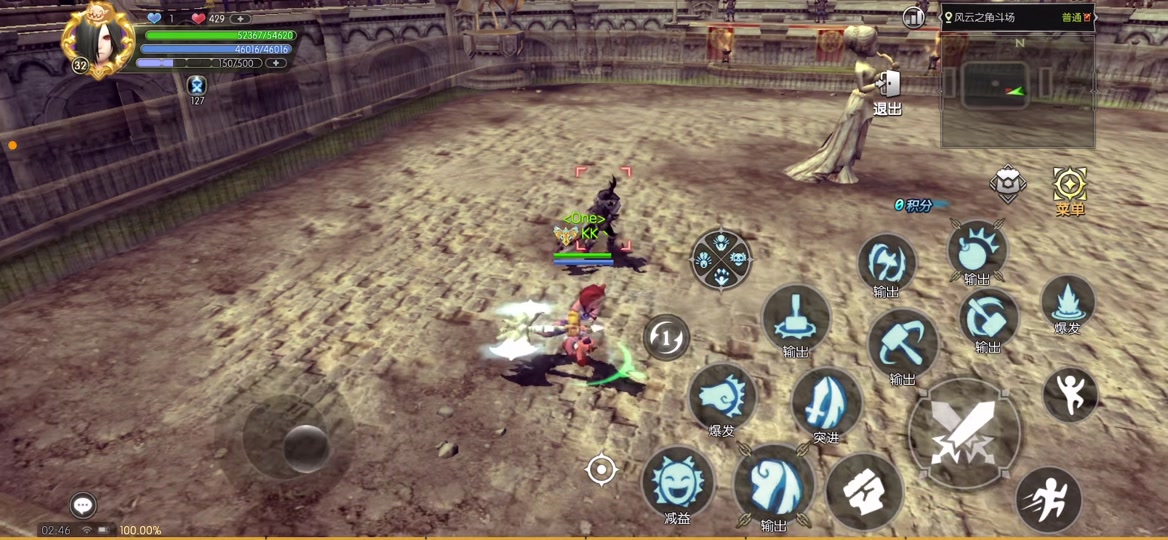Activate the running figure dash button
The width and height of the screenshot is (1168, 540).
click(x=1049, y=499)
